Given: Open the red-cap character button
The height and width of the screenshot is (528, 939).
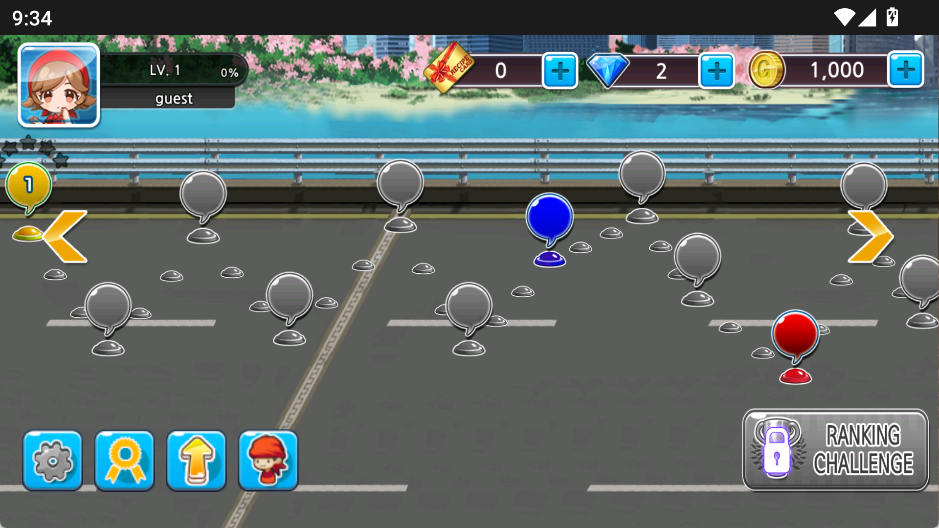Looking at the screenshot, I should click(268, 461).
